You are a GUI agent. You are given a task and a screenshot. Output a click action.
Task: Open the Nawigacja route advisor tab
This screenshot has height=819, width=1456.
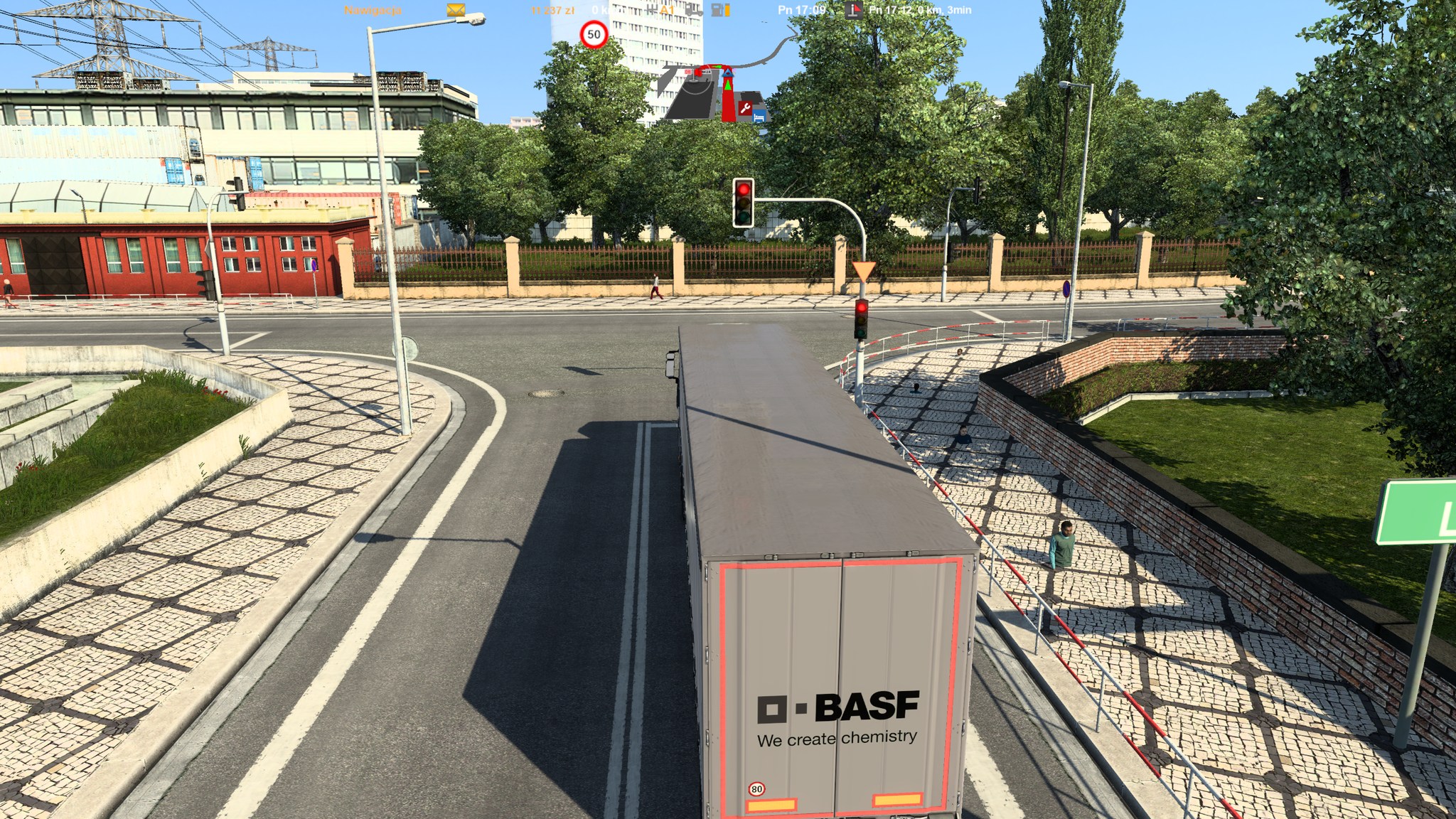click(373, 11)
